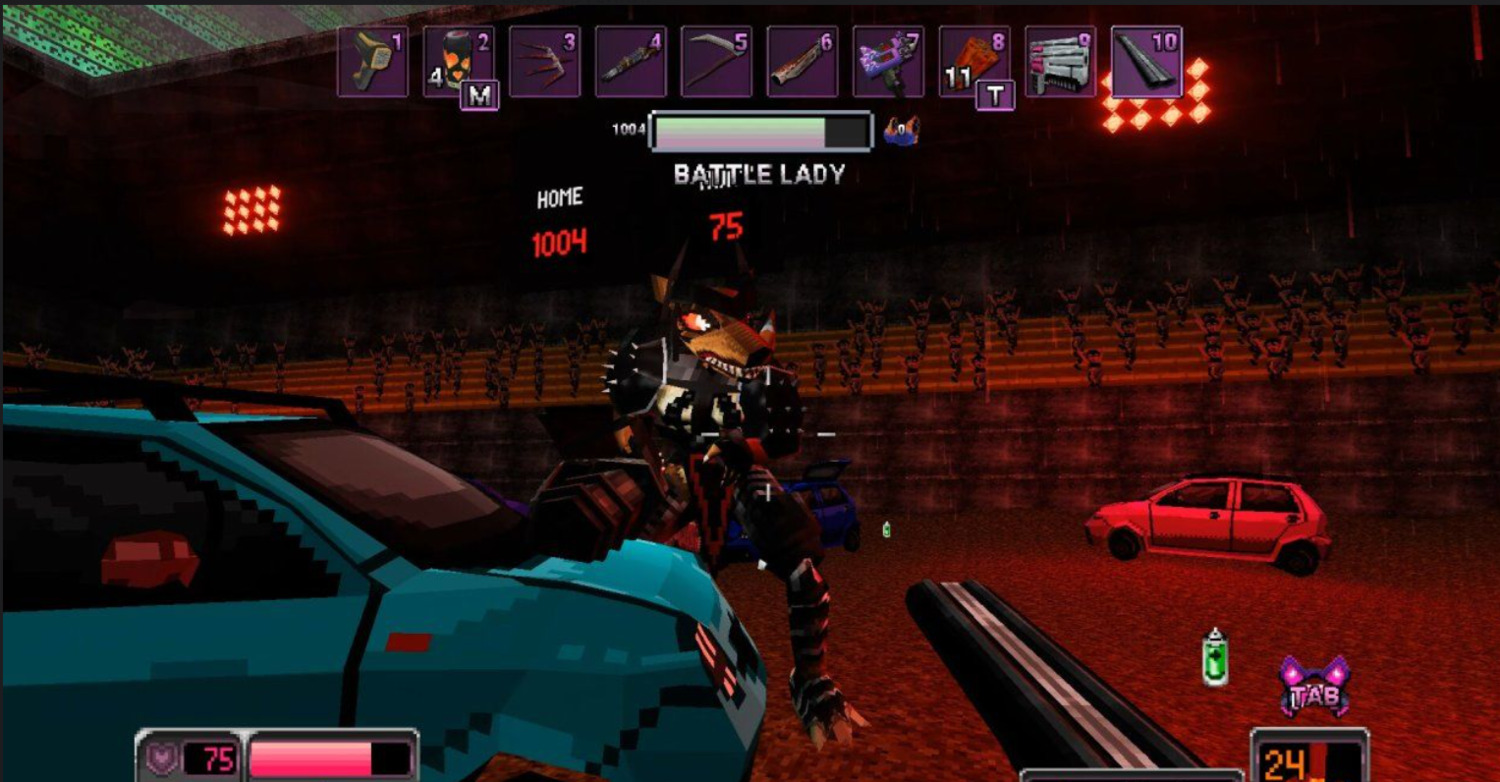This screenshot has height=782, width=1500.
Task: Equip the scythe in slot 5
Action: point(716,62)
